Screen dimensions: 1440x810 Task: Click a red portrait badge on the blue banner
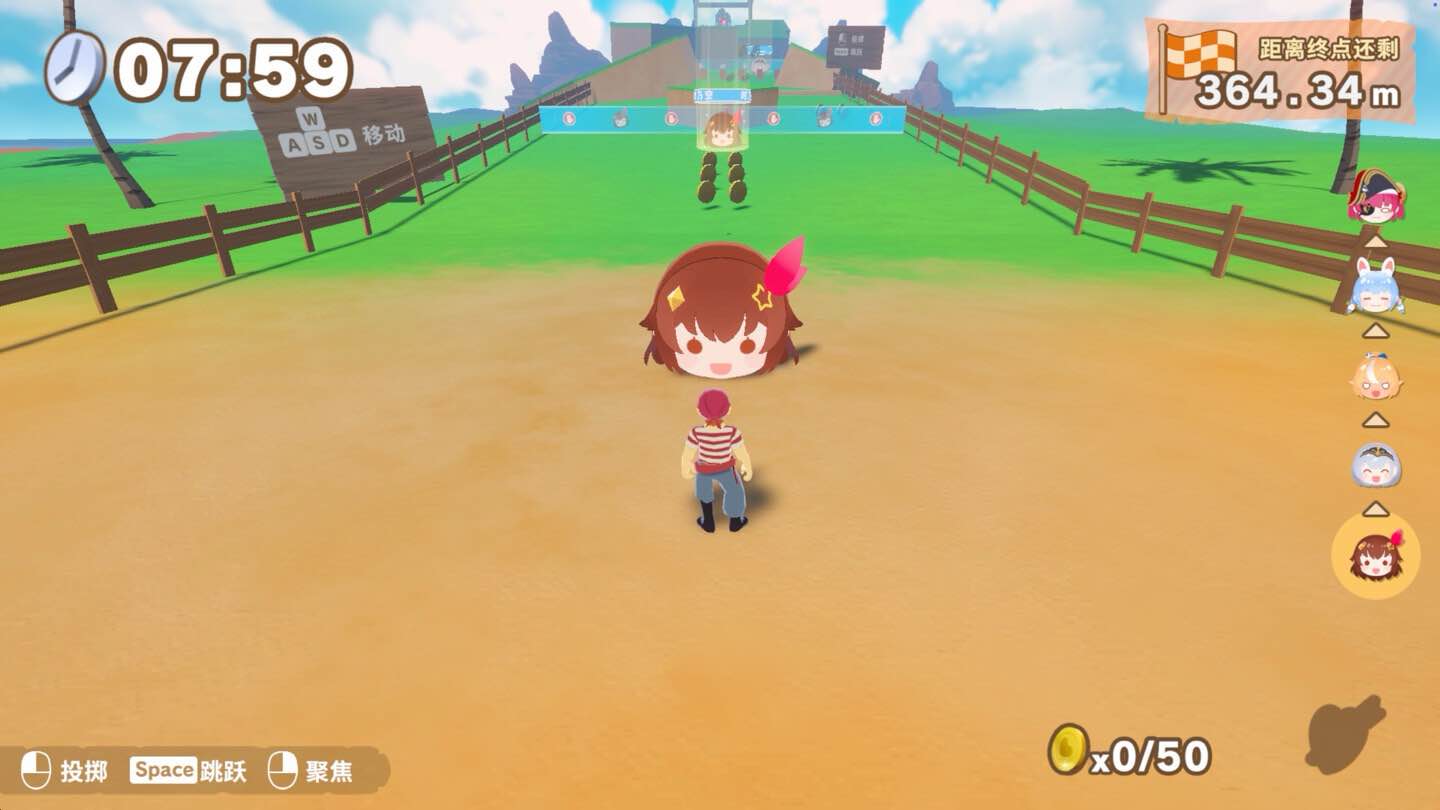coord(569,118)
